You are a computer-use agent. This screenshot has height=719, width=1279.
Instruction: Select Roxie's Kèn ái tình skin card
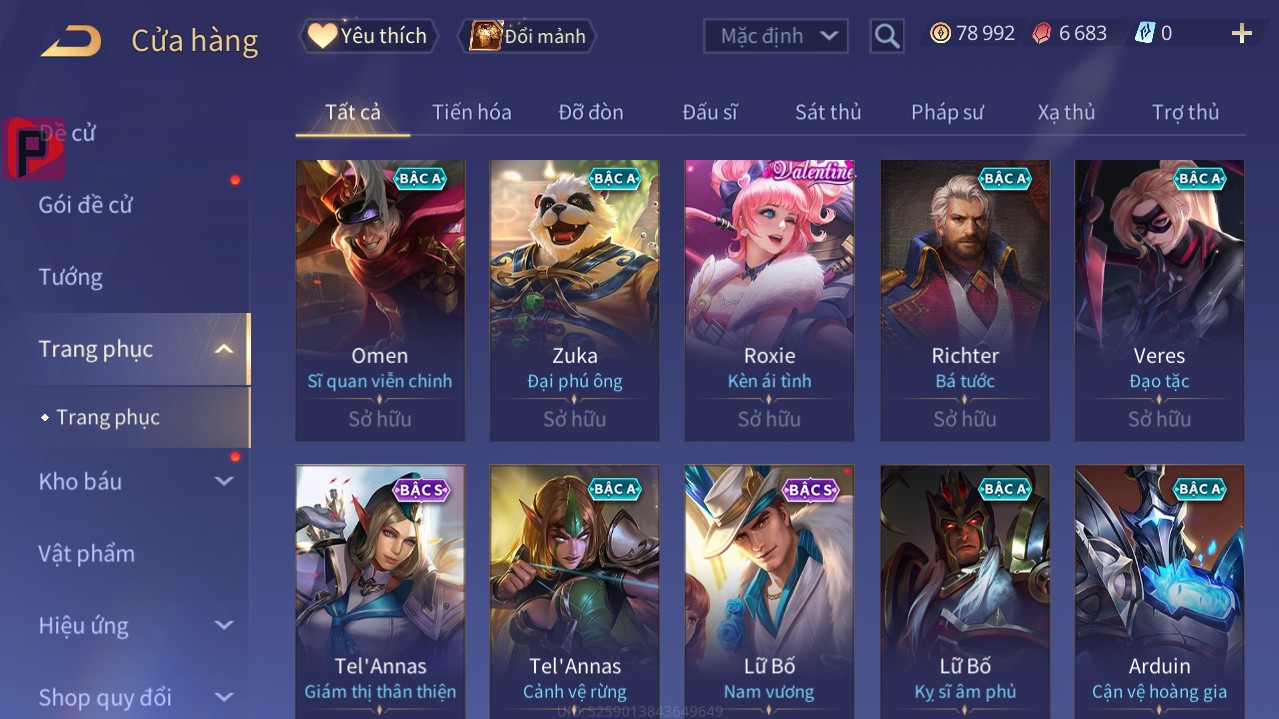[x=769, y=300]
